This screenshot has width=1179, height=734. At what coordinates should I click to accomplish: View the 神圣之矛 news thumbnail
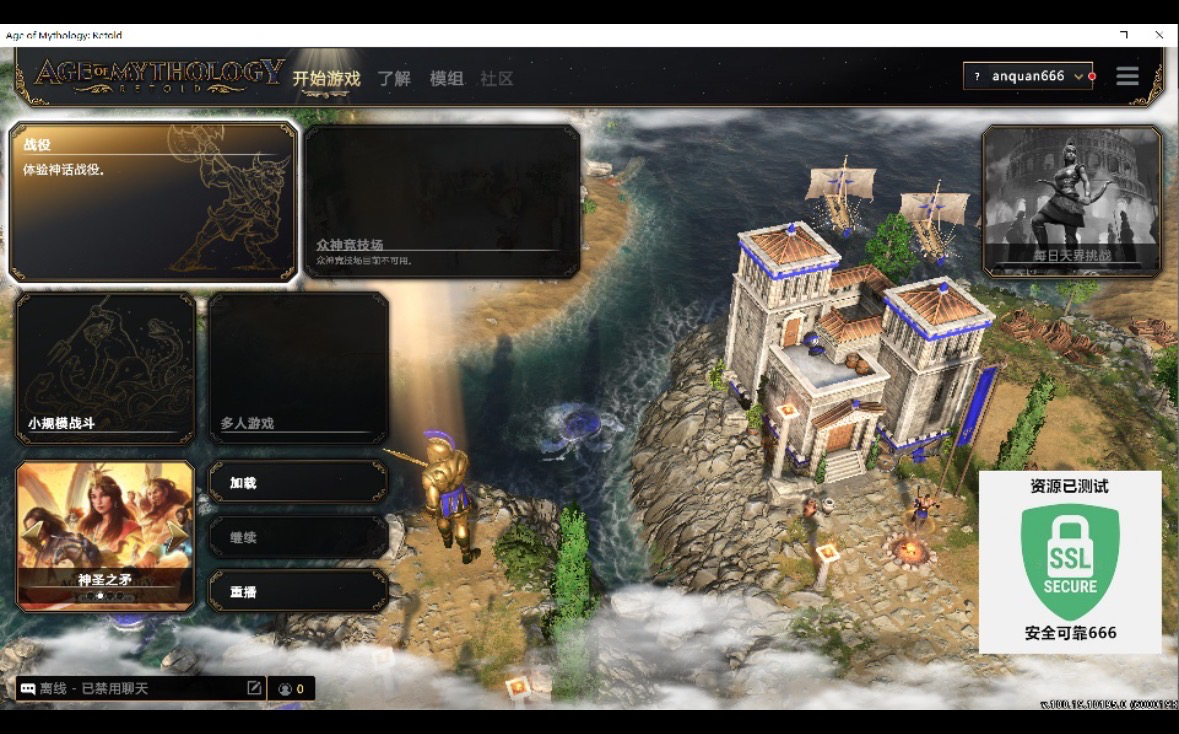(105, 535)
